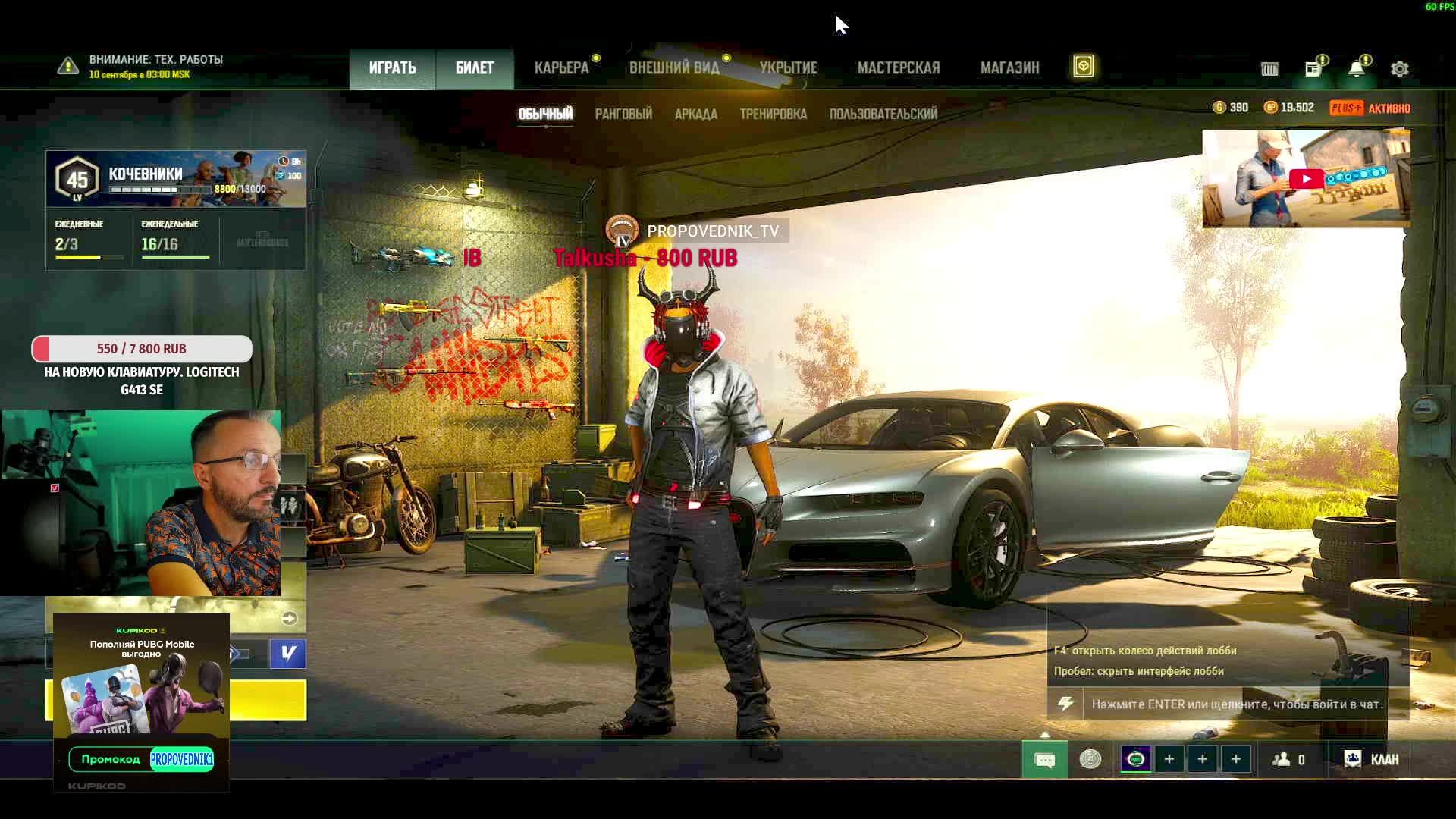Open the КОЧЕВНИКИ pass level banner
This screenshot has height=819, width=1456.
point(176,179)
